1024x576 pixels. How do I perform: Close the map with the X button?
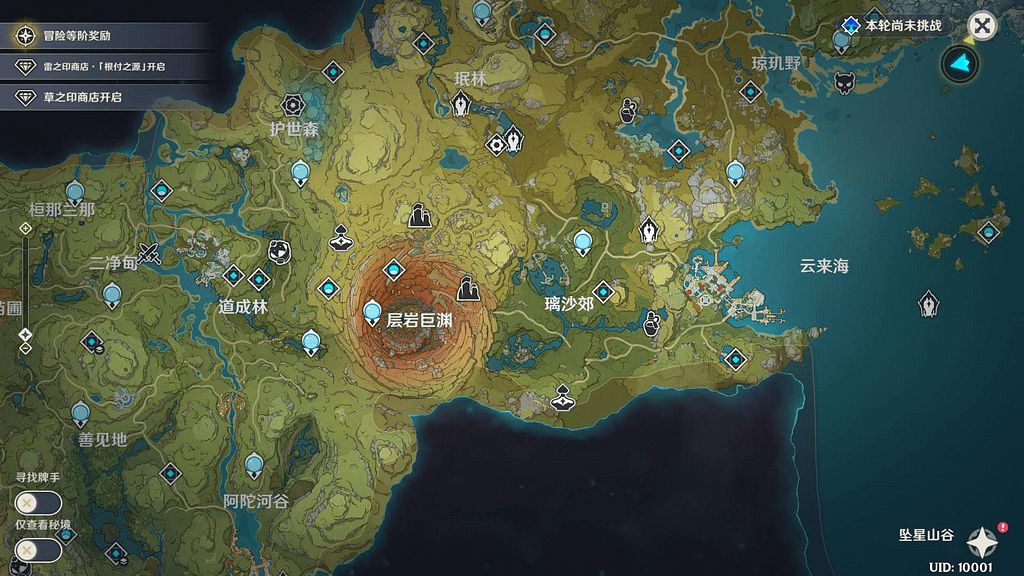pos(983,26)
